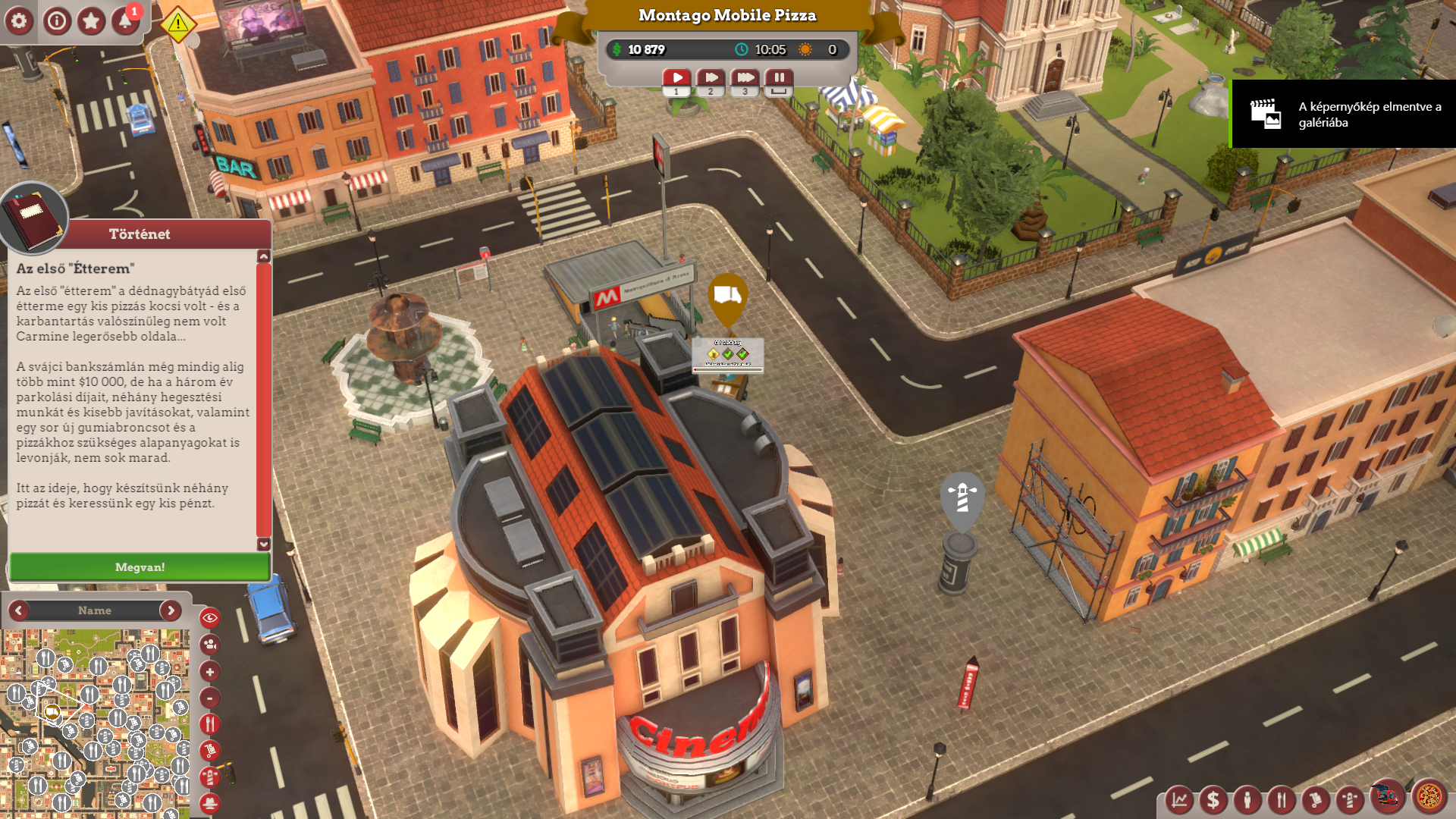
Task: Zoom in the minimap with plus button
Action: click(x=210, y=672)
